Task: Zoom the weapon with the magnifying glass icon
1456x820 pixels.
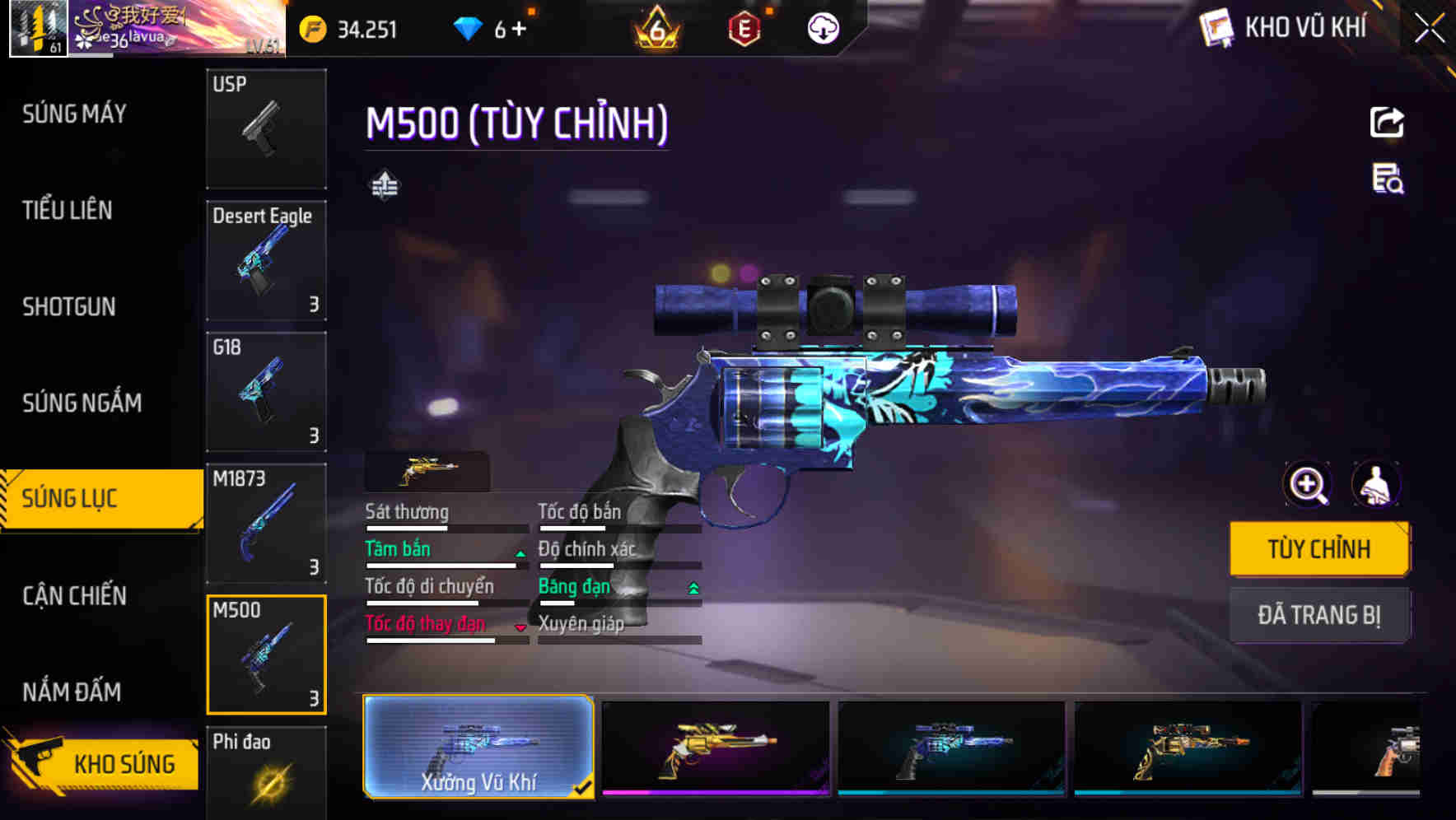Action: click(1308, 485)
